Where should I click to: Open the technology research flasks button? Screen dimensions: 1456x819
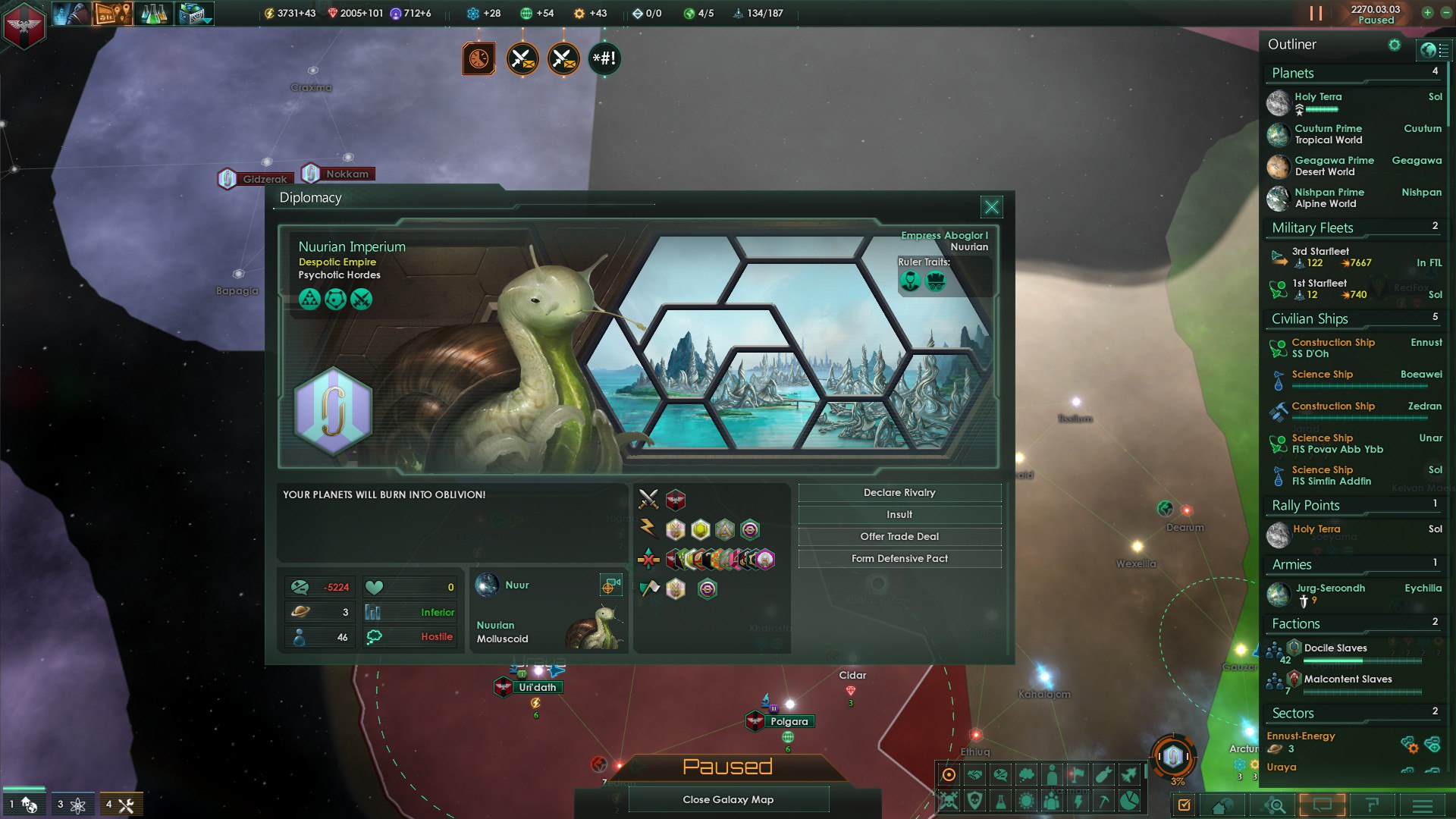coord(154,14)
